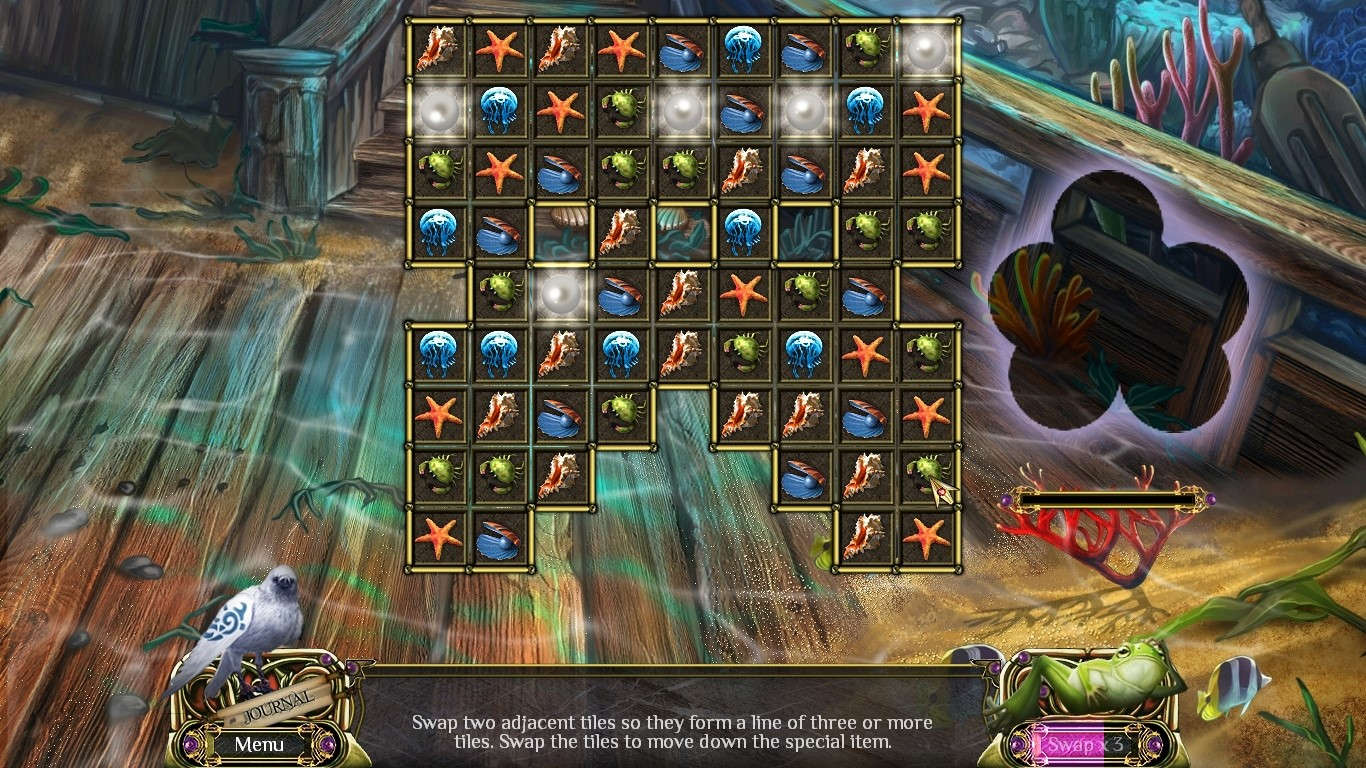Click the lounging green frog mascot
1366x768 pixels.
click(1110, 680)
